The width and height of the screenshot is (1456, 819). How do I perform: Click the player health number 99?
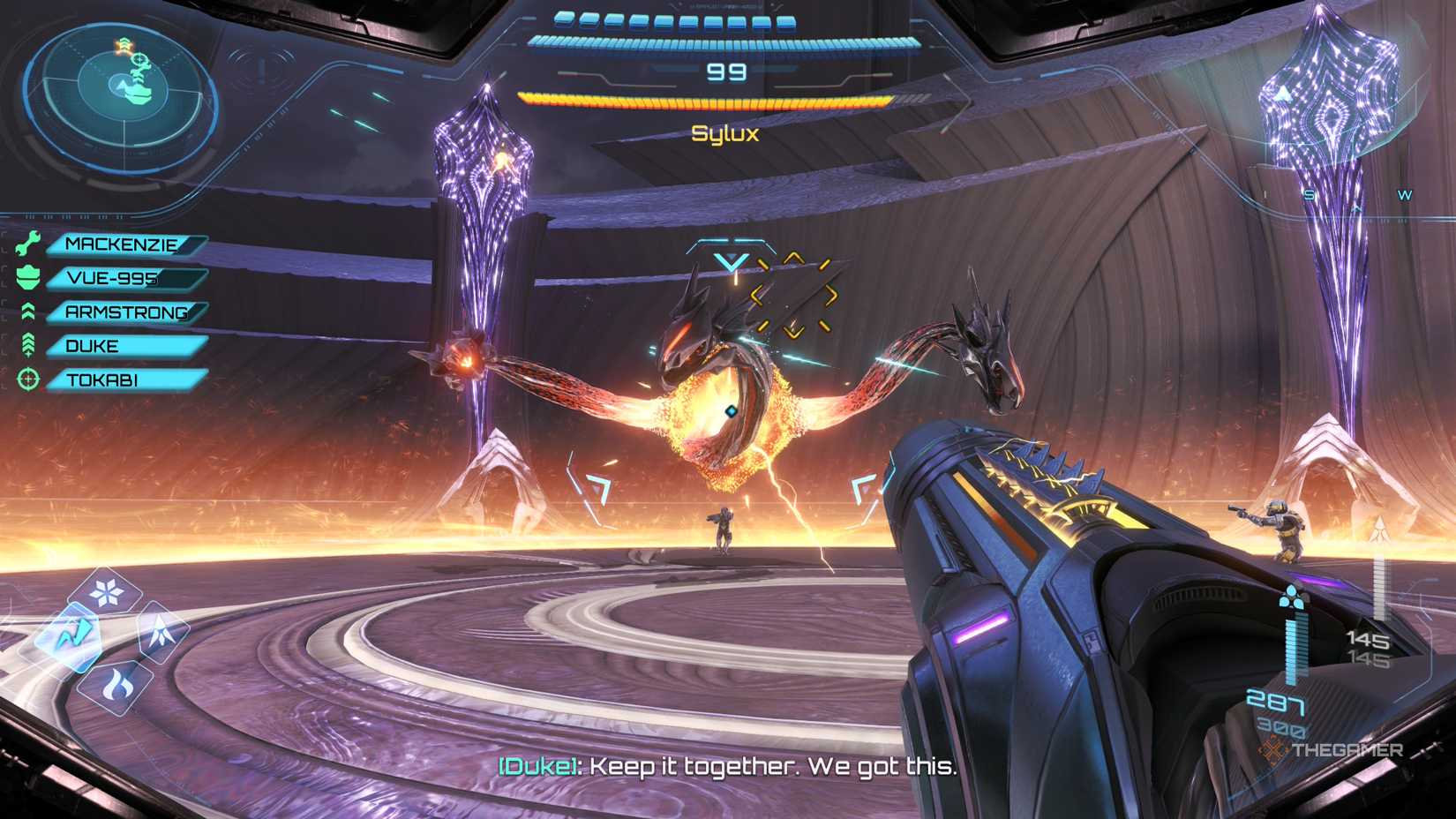(x=726, y=72)
